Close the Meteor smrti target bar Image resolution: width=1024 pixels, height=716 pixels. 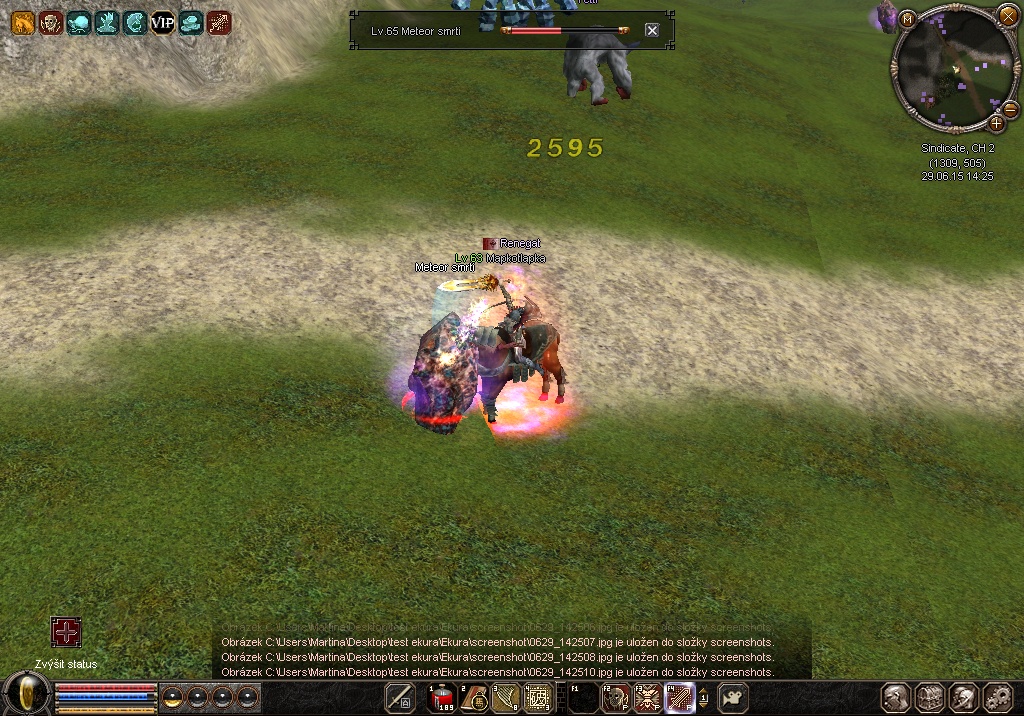click(652, 30)
